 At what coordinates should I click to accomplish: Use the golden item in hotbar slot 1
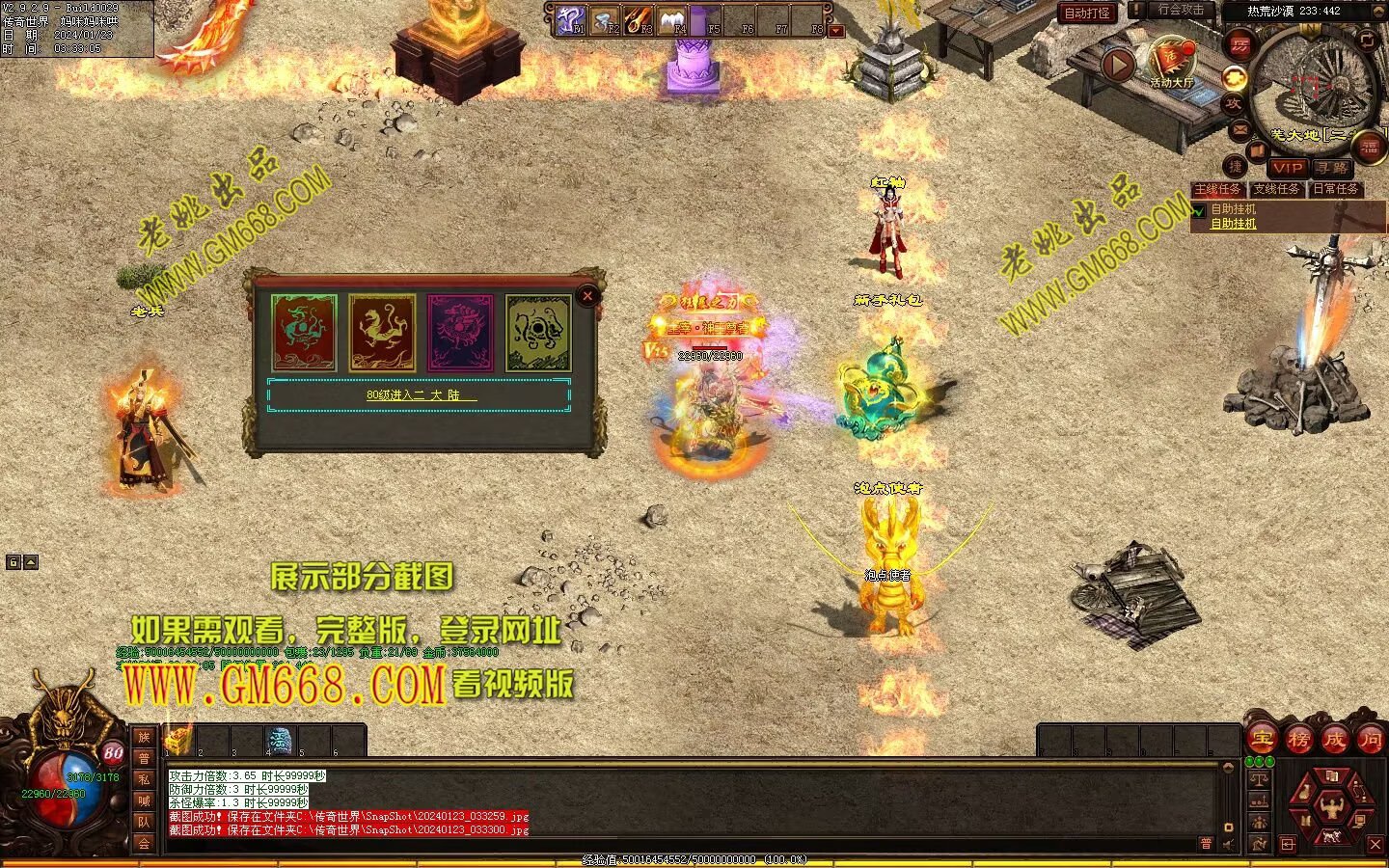coord(178,741)
